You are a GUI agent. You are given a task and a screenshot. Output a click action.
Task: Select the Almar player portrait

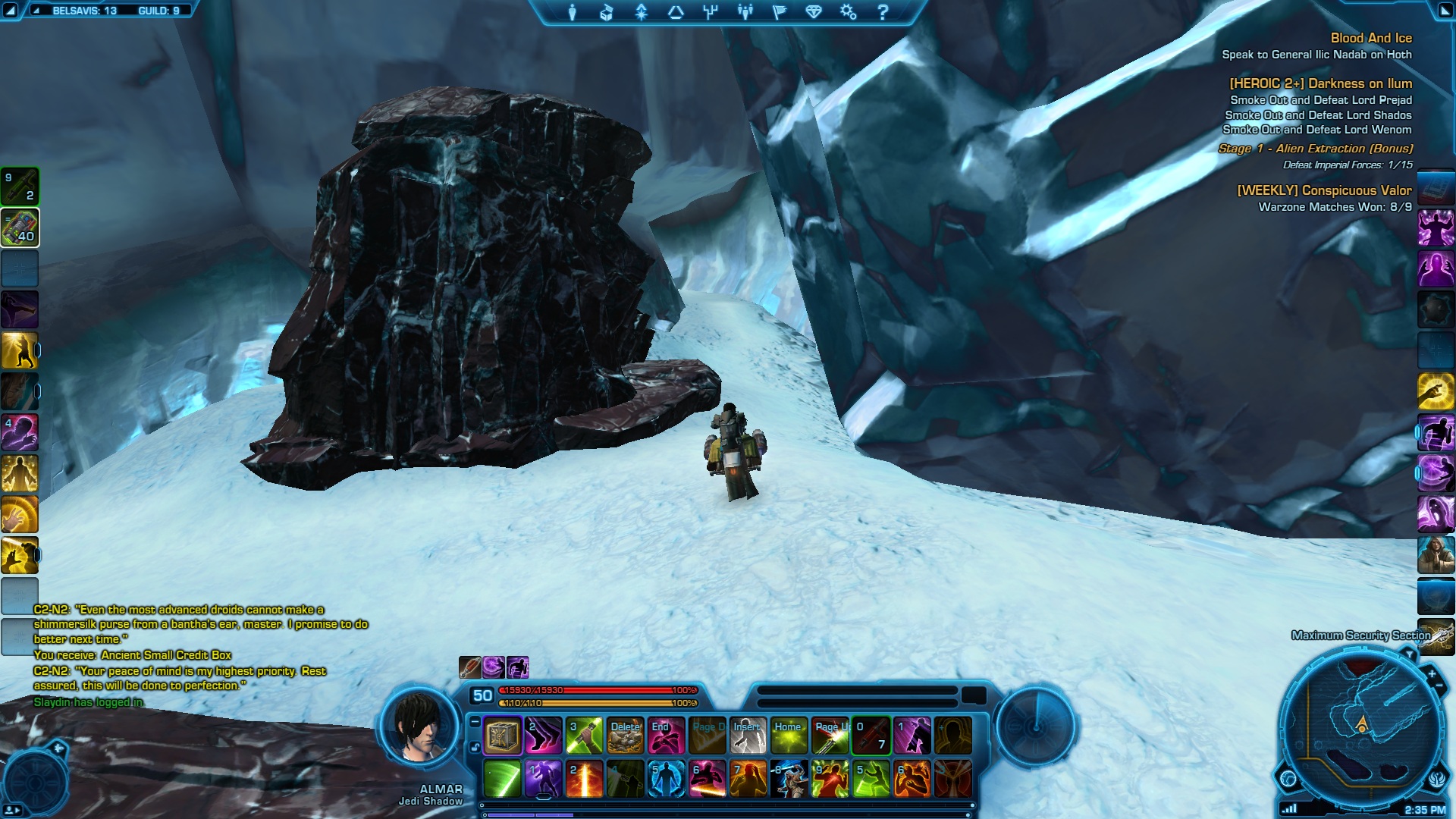click(x=420, y=726)
